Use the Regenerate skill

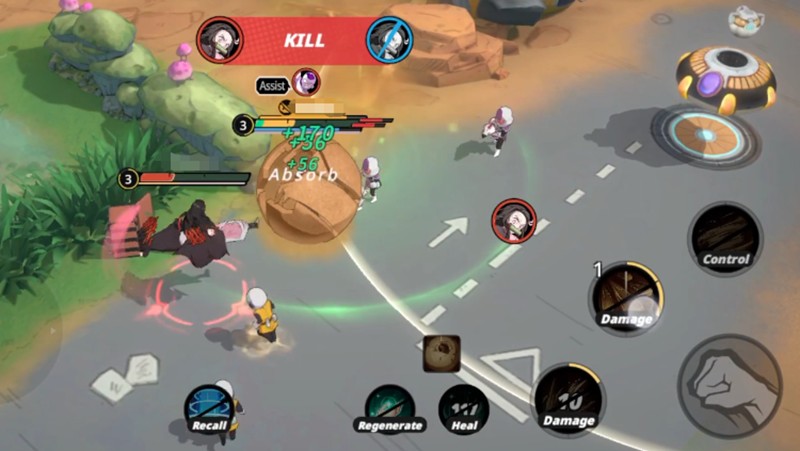389,408
